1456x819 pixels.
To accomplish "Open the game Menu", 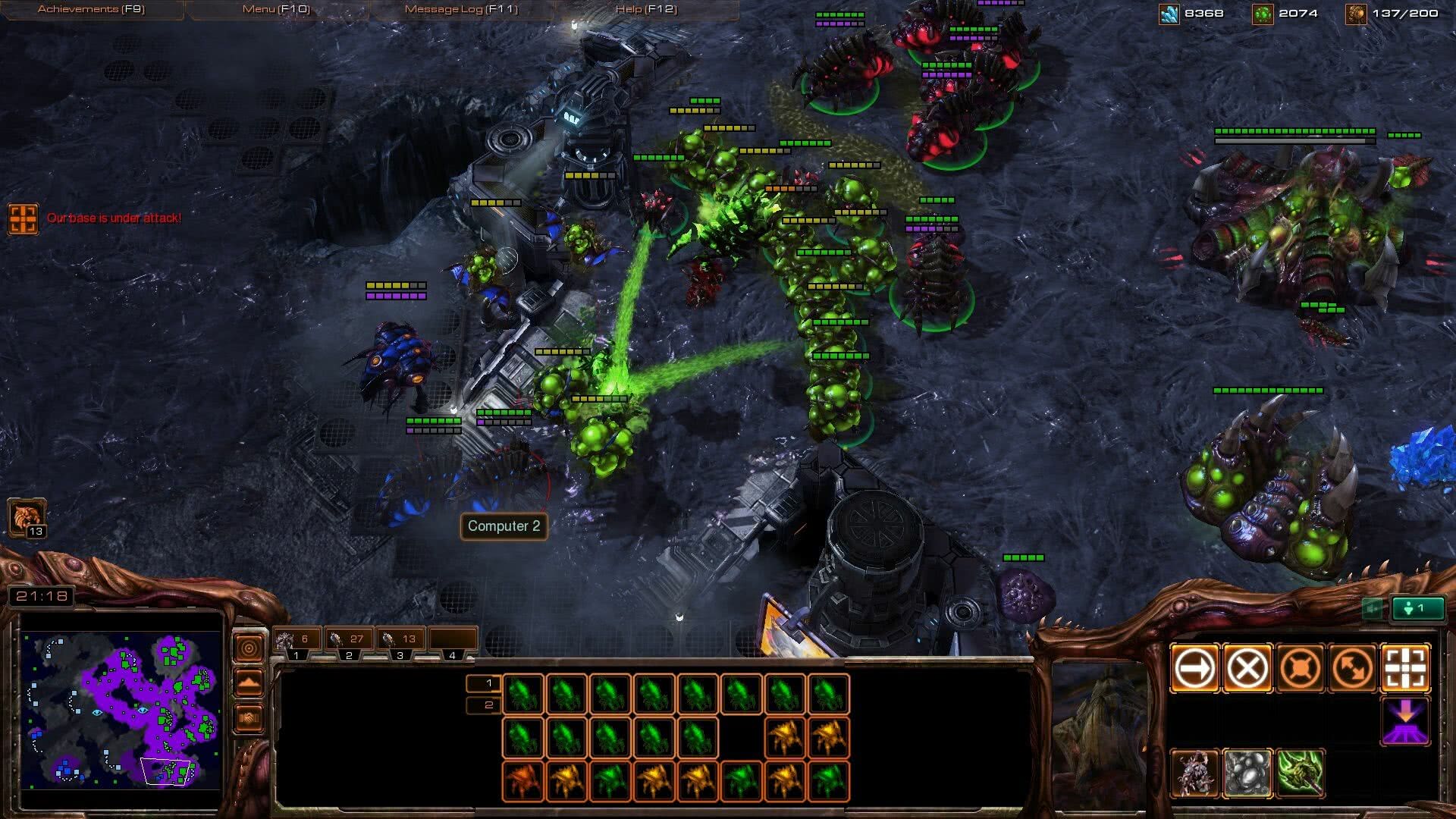I will pyautogui.click(x=276, y=9).
